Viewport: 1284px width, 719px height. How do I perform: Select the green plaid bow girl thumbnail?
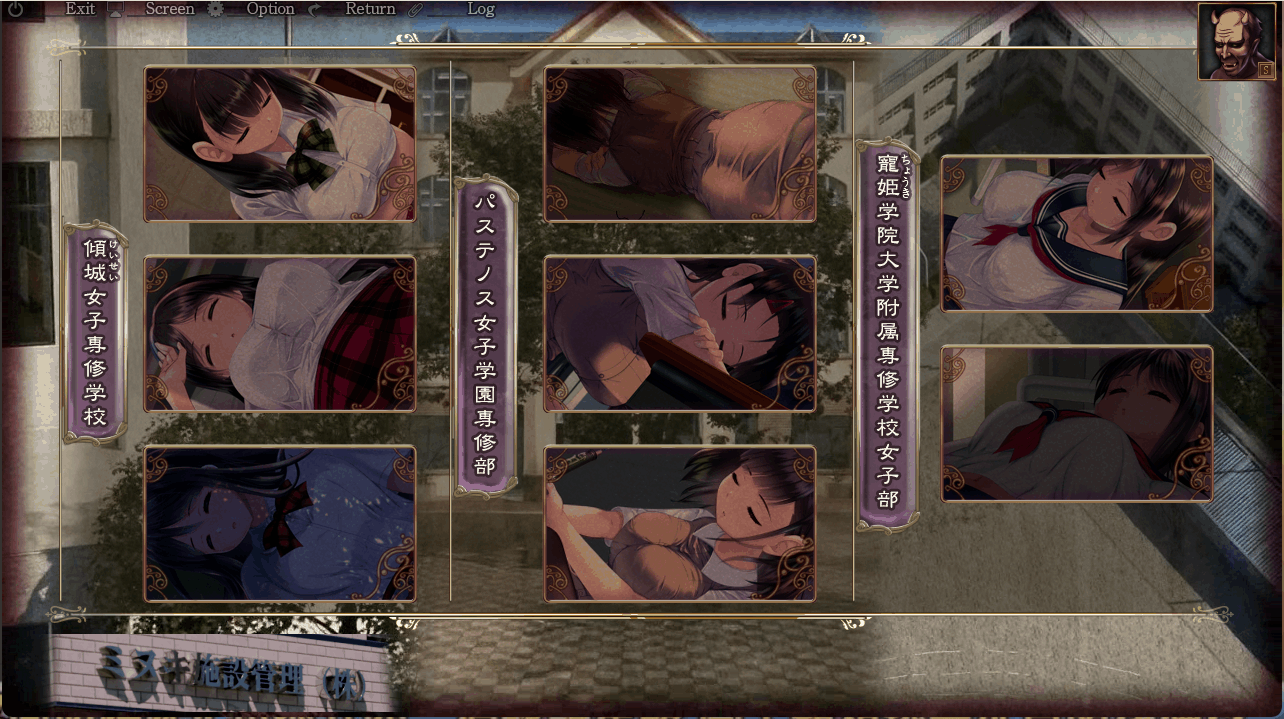[280, 144]
